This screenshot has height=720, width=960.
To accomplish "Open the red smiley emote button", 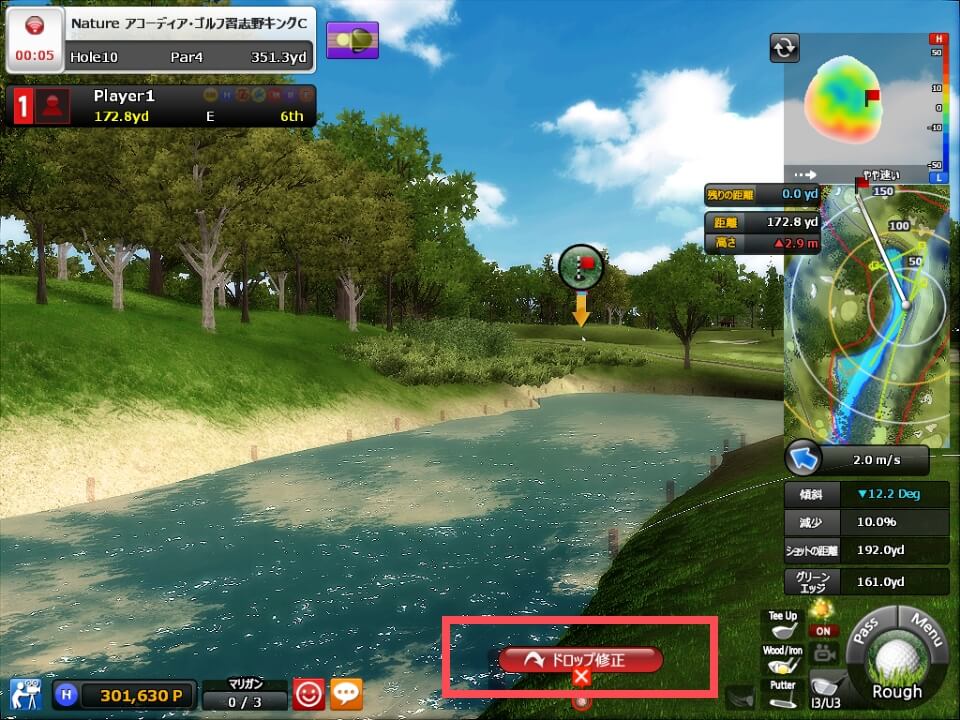I will tap(307, 694).
